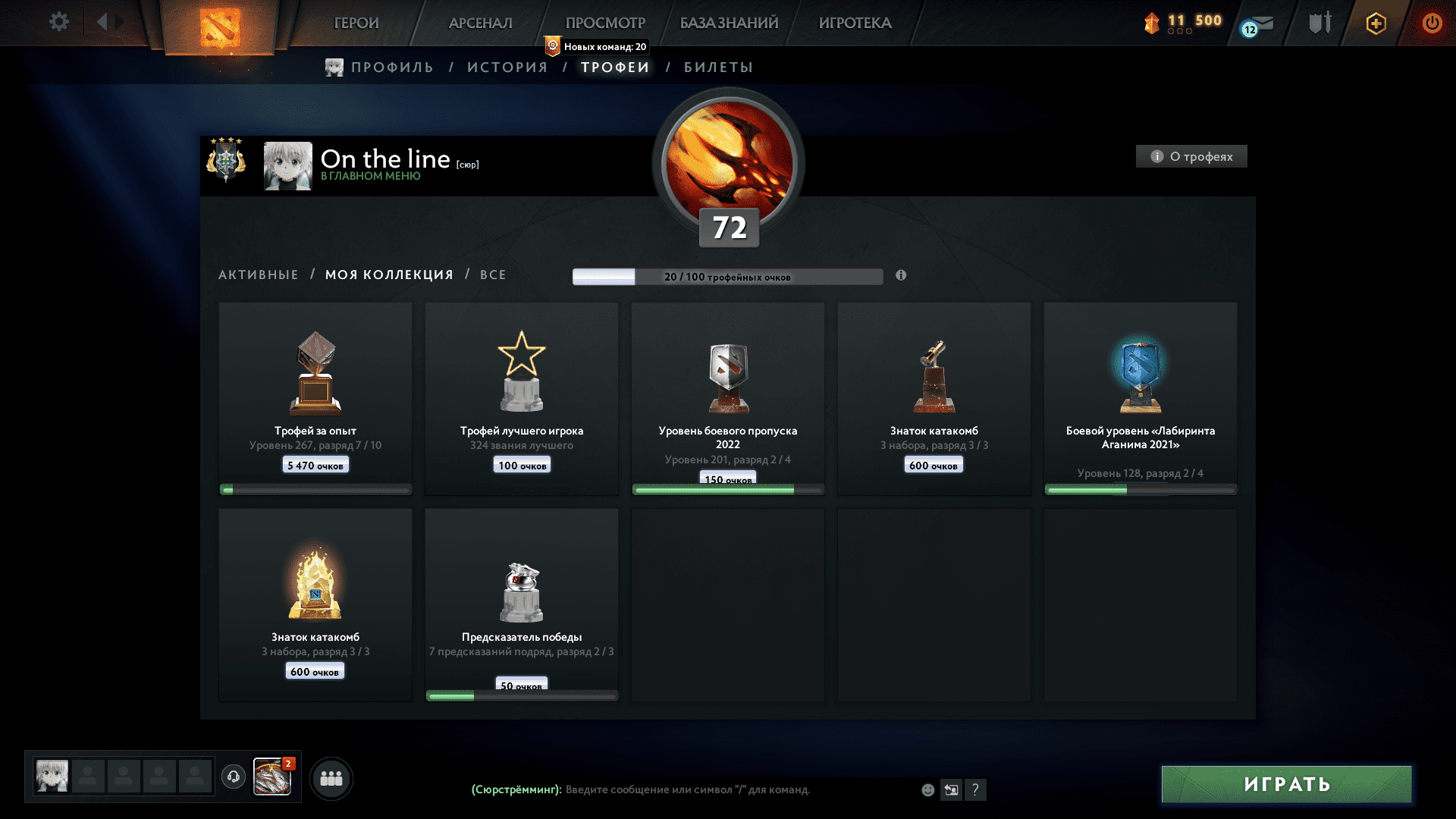Open the Игротека section

[855, 23]
